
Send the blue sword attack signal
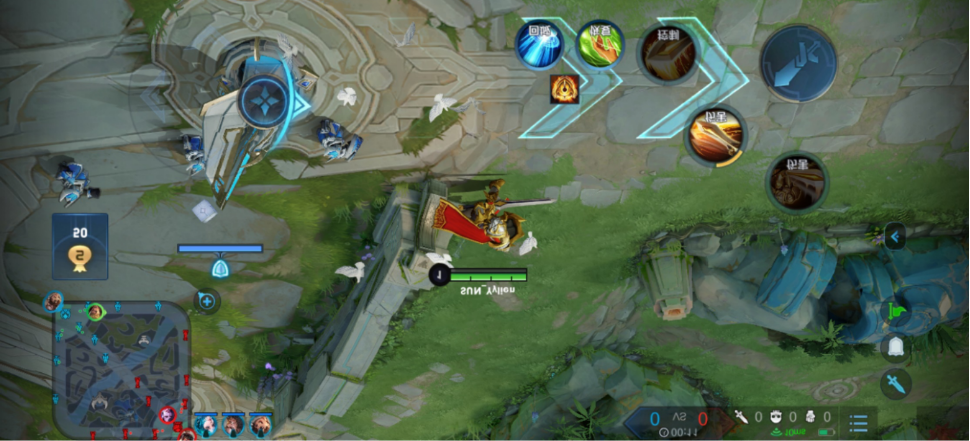pyautogui.click(x=895, y=383)
